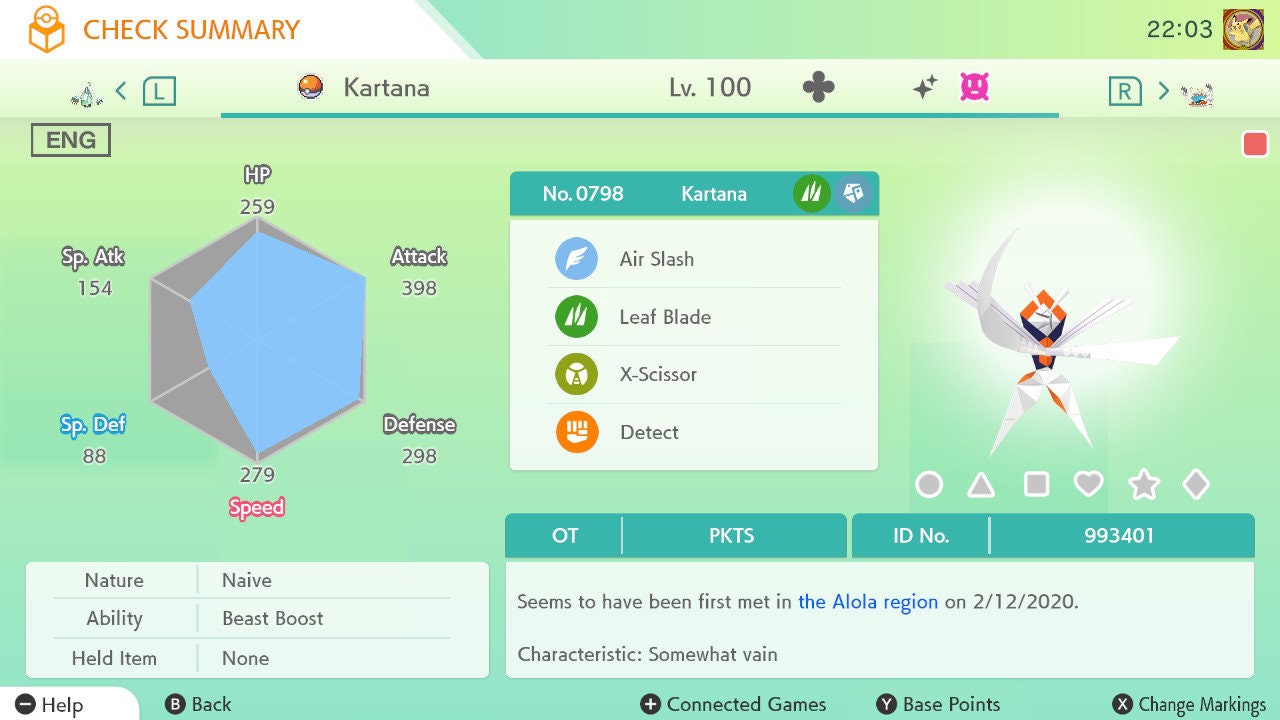1280x720 pixels.
Task: Toggle the triangle marking
Action: pyautogui.click(x=981, y=485)
